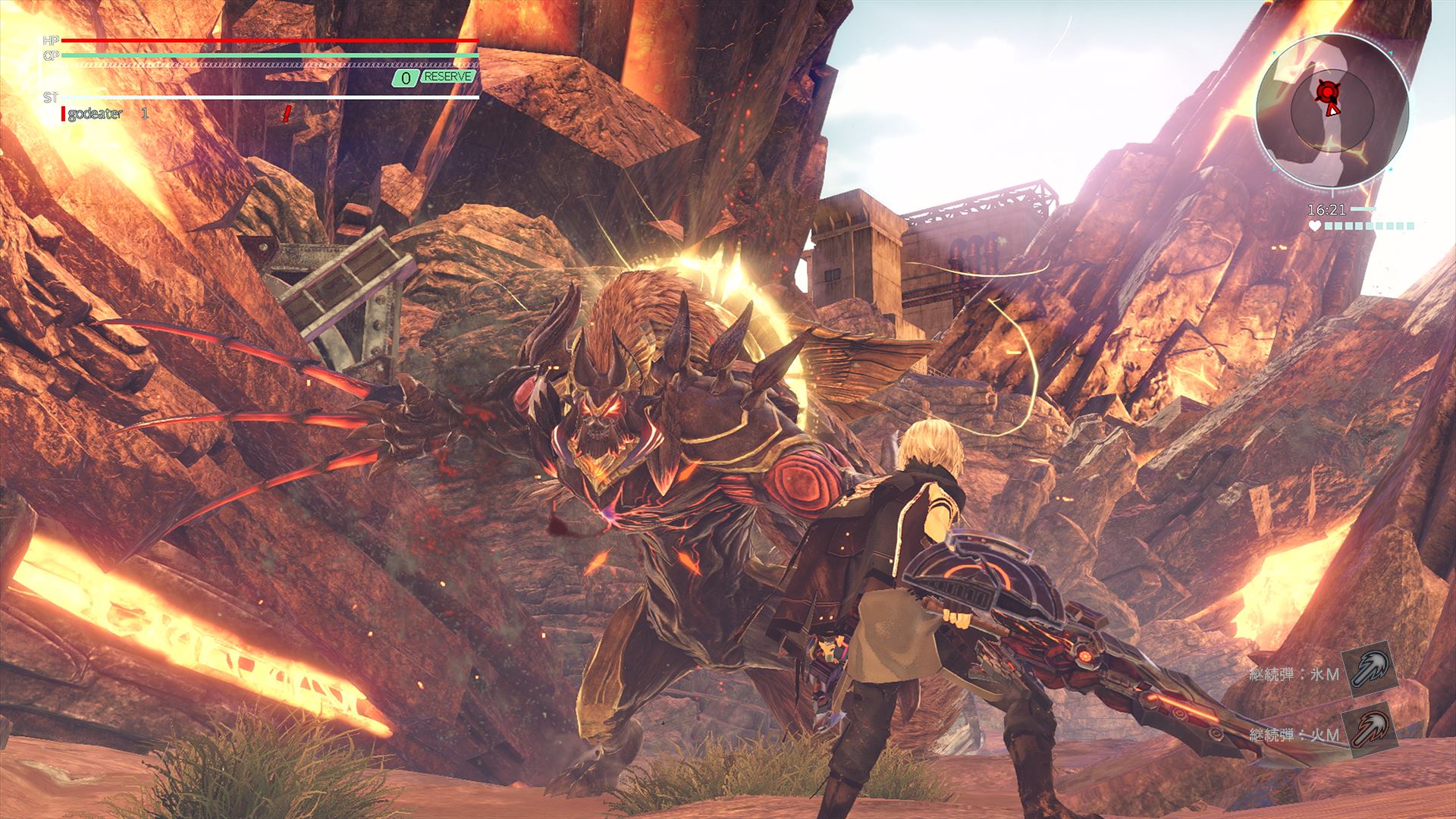Toggle the HP label on the status bars
The image size is (1456, 819).
click(51, 40)
